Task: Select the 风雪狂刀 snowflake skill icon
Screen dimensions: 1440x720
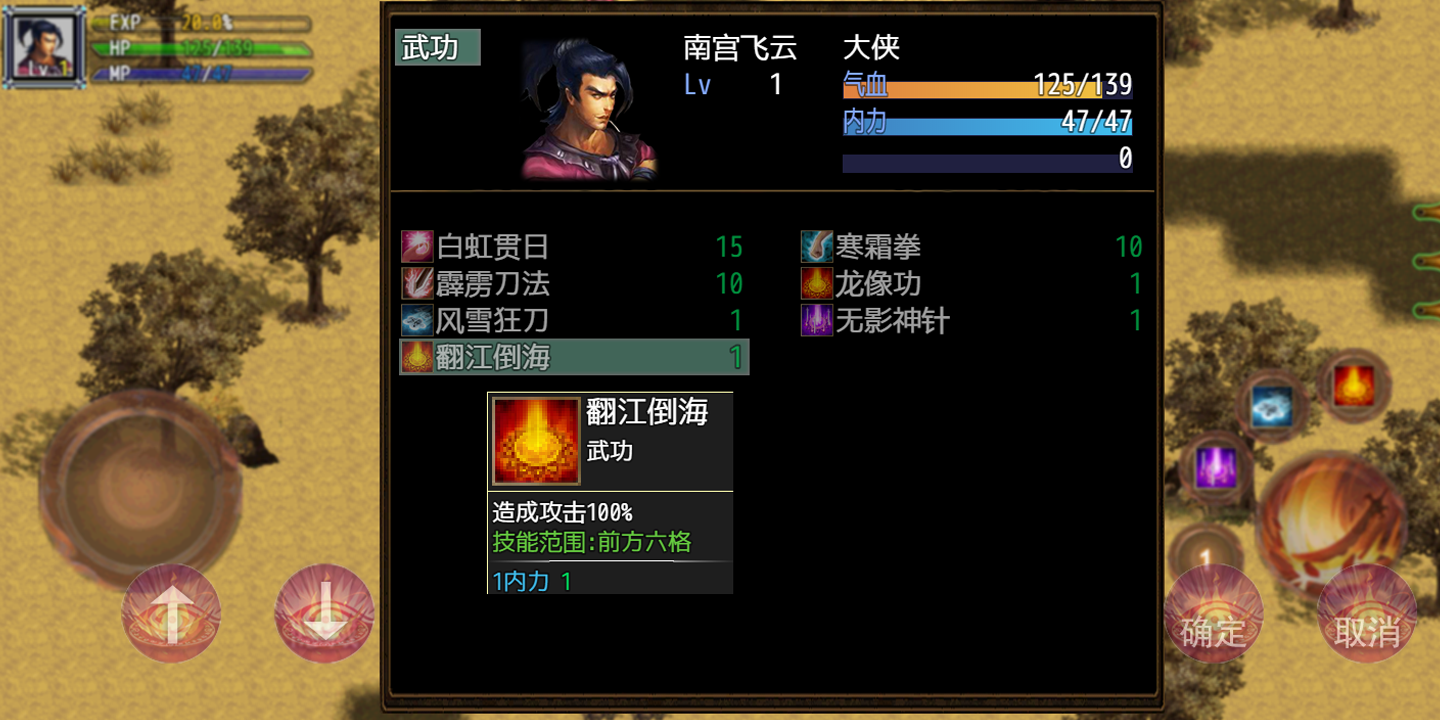Action: tap(419, 320)
